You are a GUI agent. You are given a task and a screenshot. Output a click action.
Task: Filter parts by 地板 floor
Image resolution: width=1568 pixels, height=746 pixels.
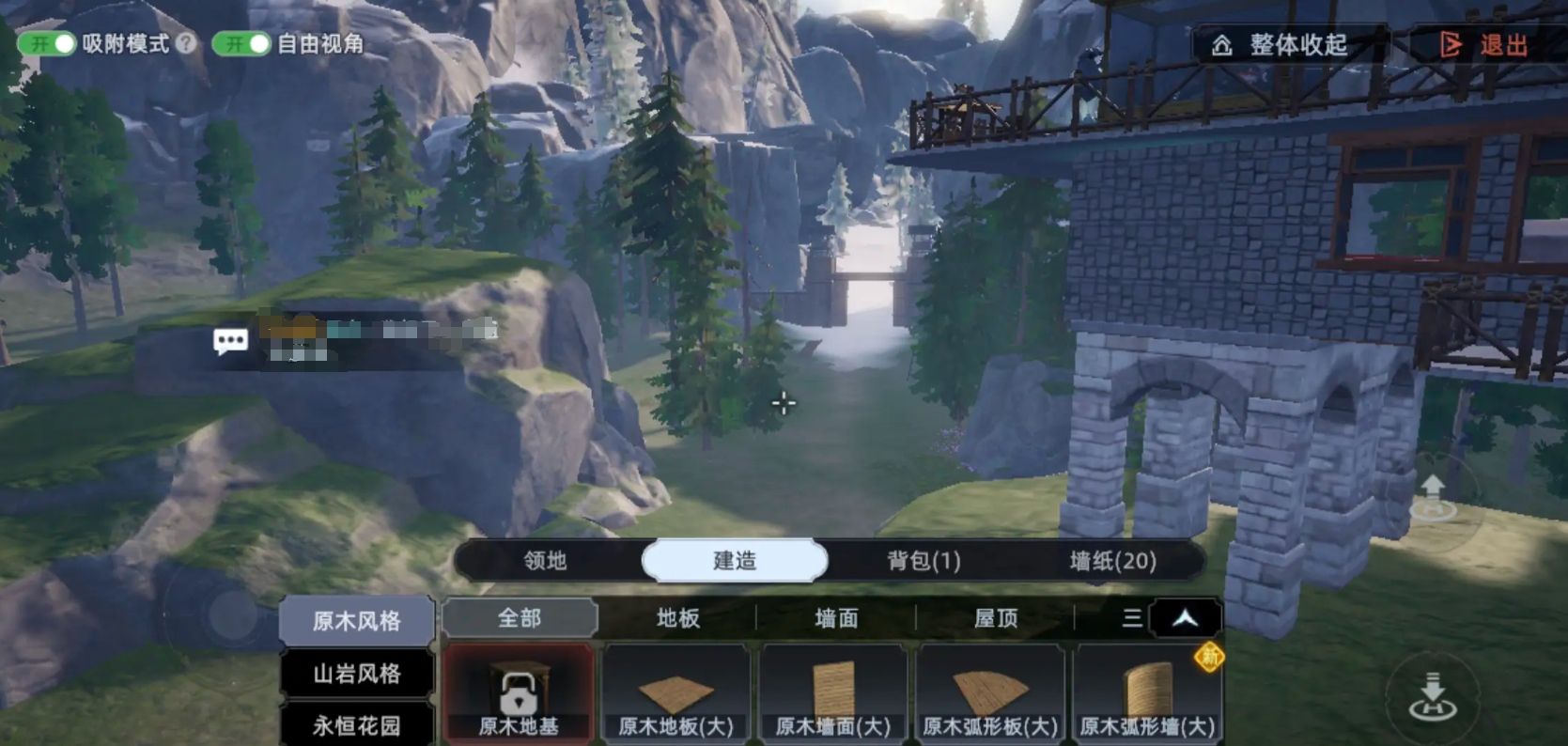click(x=678, y=618)
